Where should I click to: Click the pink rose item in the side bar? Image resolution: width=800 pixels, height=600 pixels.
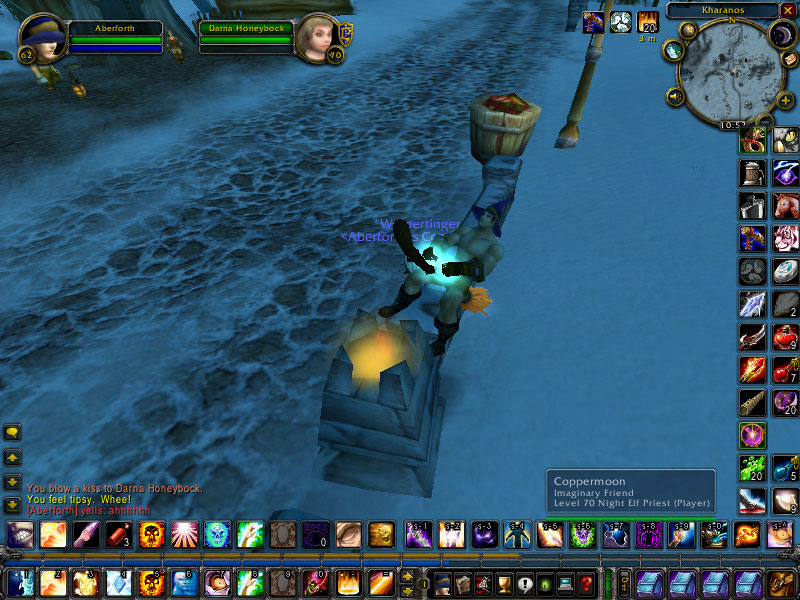click(x=785, y=238)
